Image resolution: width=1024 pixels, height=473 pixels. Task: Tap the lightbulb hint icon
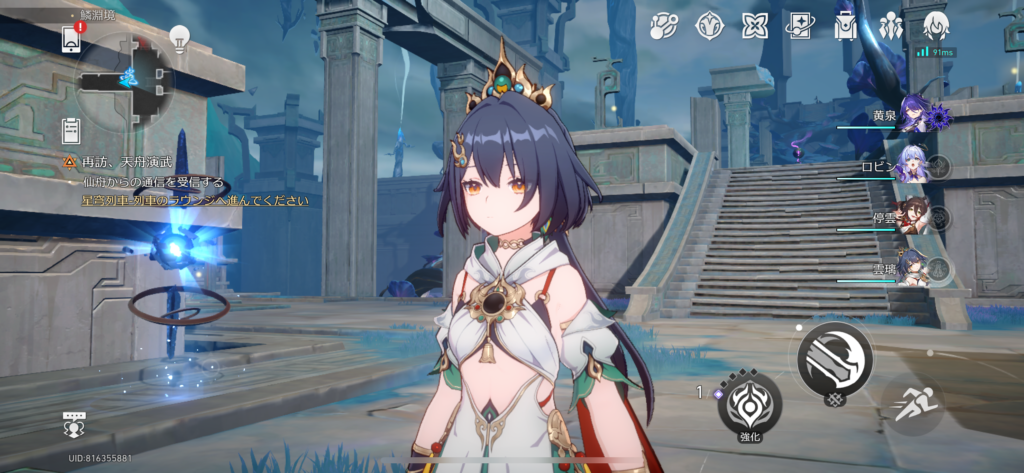coord(179,39)
